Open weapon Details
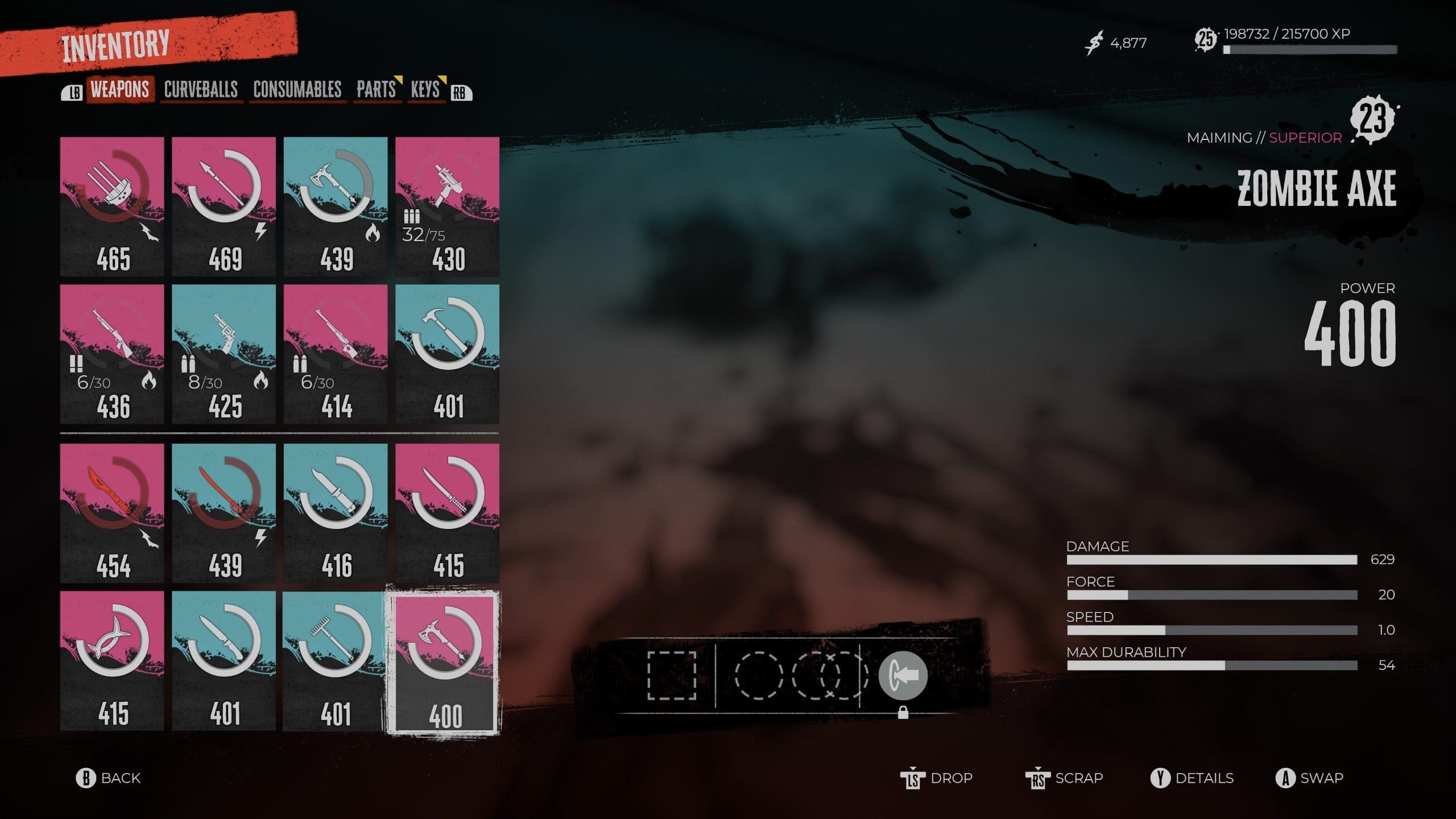1456x819 pixels. [x=1192, y=778]
